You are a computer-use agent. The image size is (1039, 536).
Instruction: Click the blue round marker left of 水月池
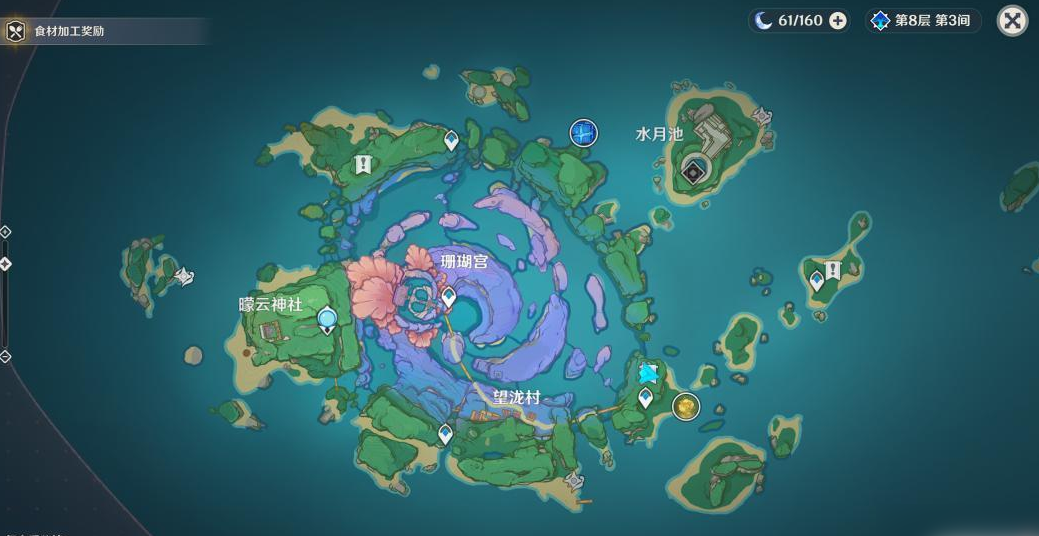[x=583, y=132]
